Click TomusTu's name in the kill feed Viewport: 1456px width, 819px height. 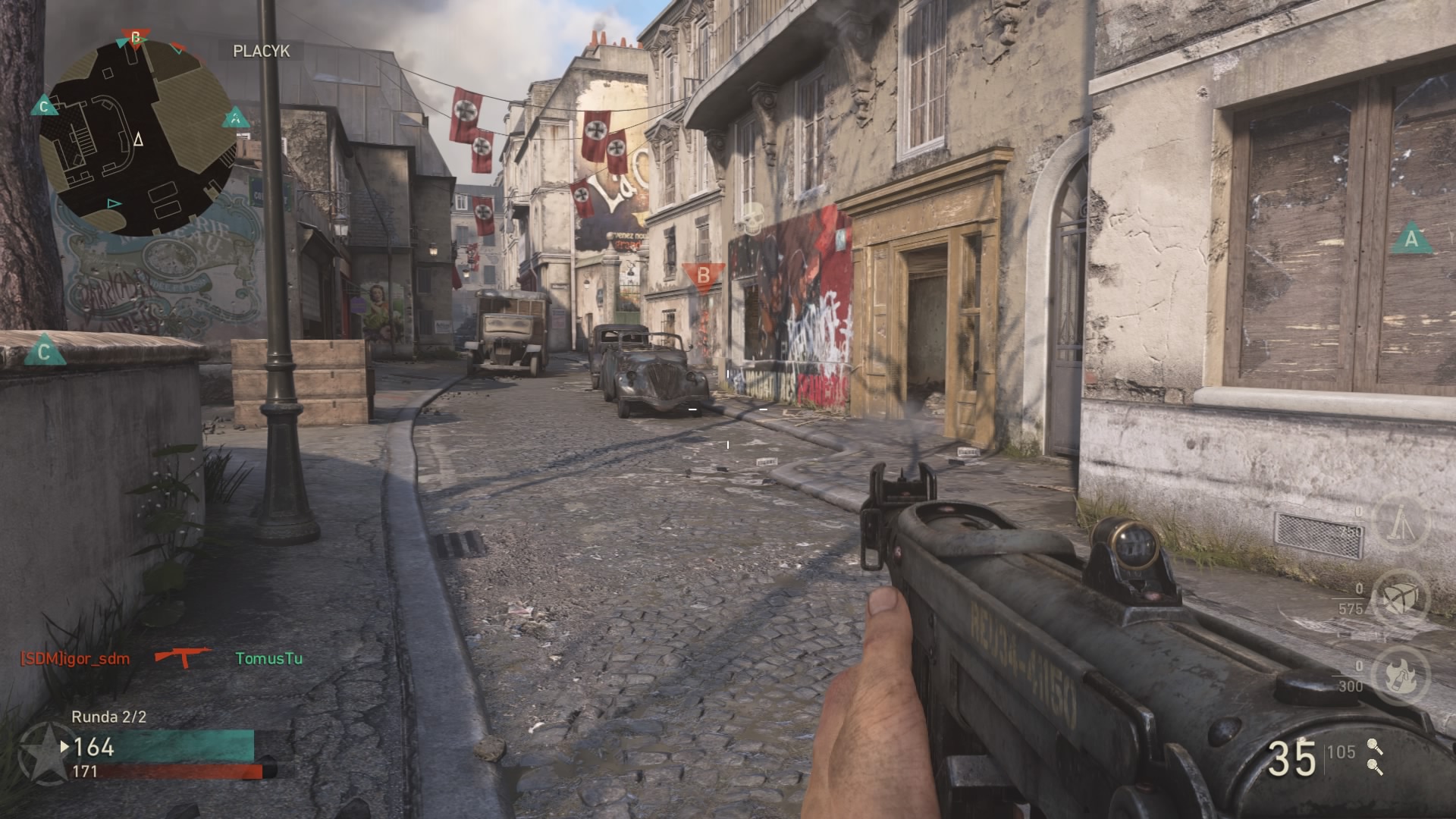click(268, 658)
